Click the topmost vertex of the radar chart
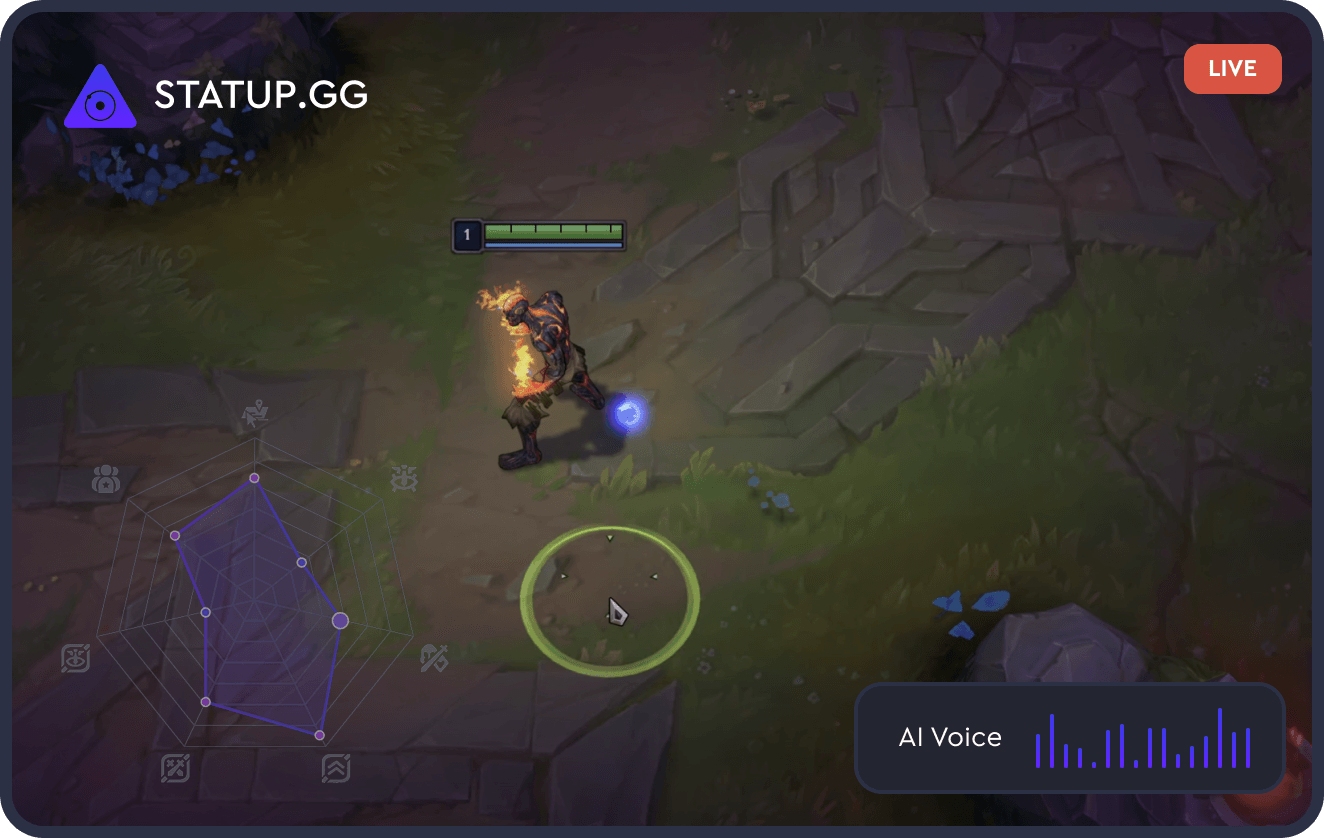This screenshot has height=838, width=1324. 254,477
